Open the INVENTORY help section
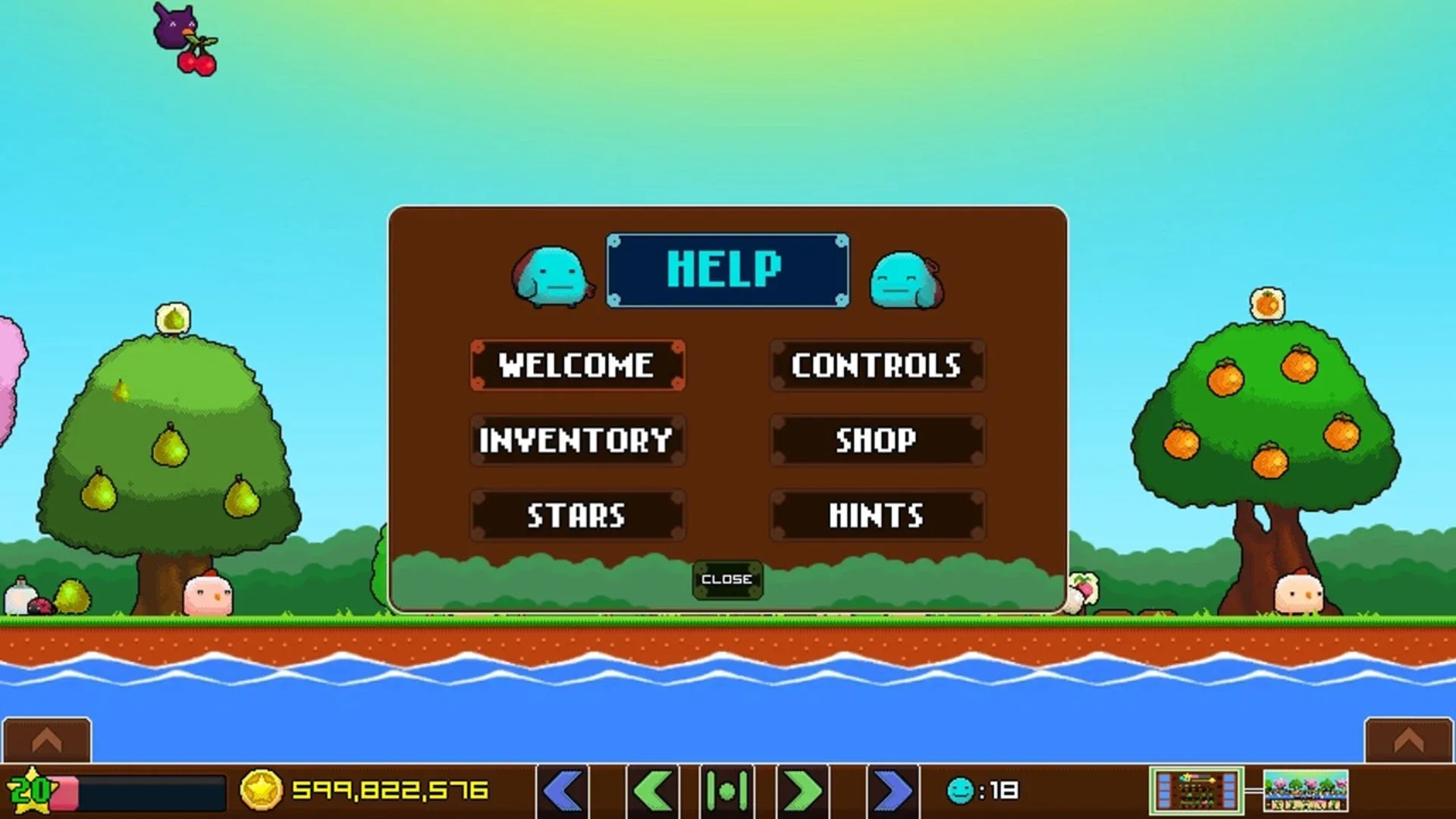This screenshot has width=1456, height=819. click(x=578, y=441)
